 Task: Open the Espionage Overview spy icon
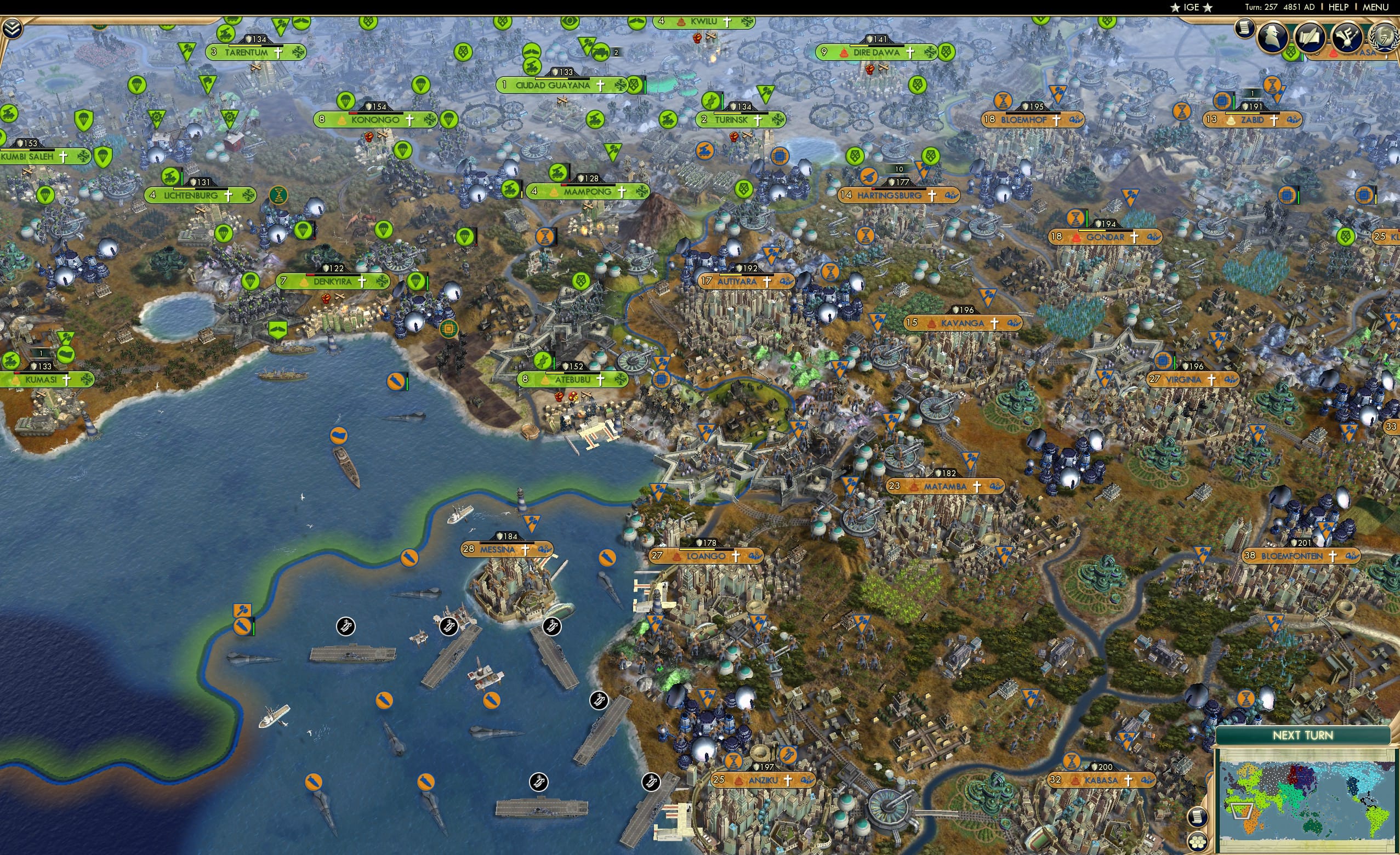(x=1272, y=38)
